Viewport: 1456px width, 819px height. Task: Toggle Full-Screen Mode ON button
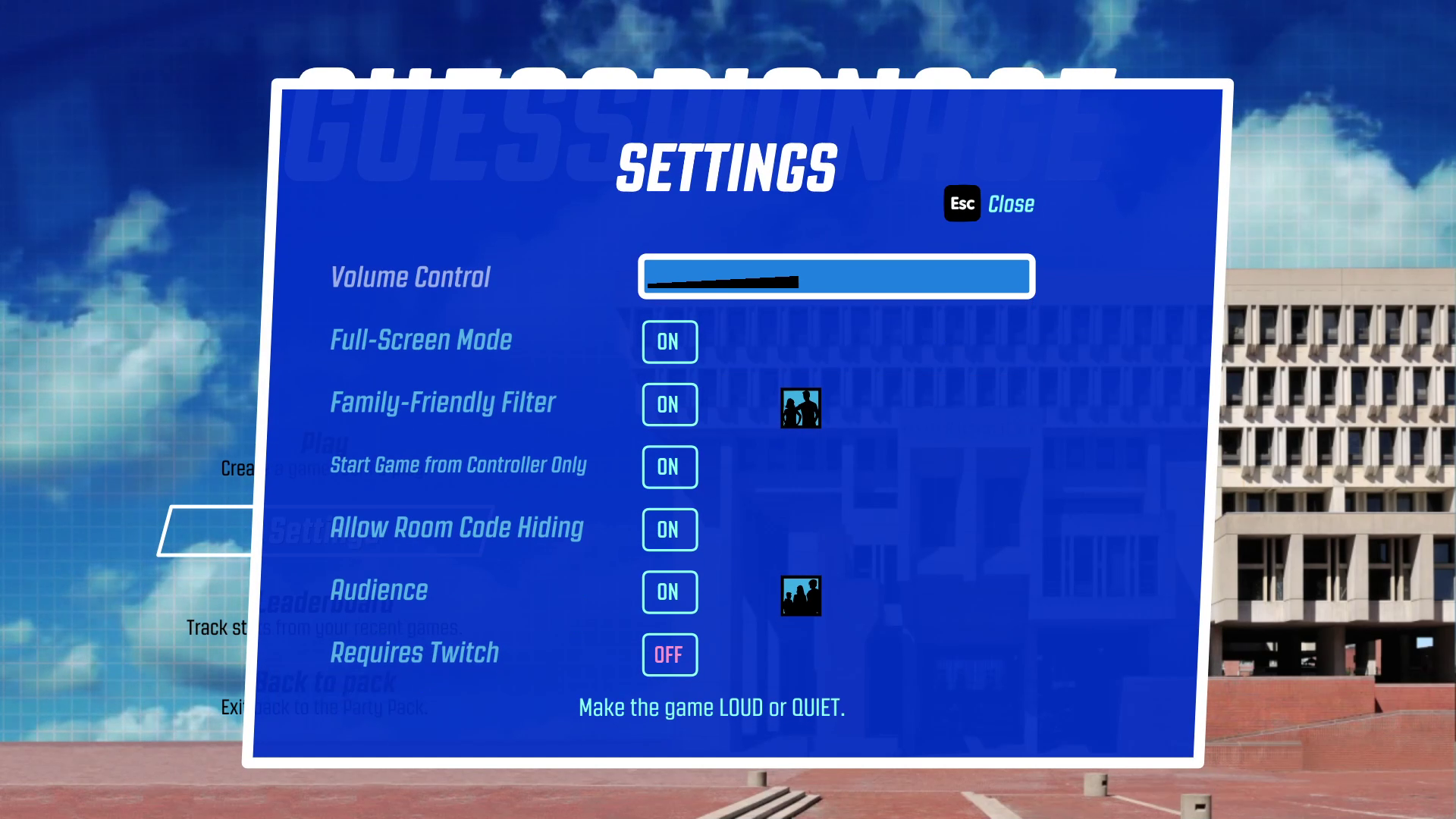669,342
